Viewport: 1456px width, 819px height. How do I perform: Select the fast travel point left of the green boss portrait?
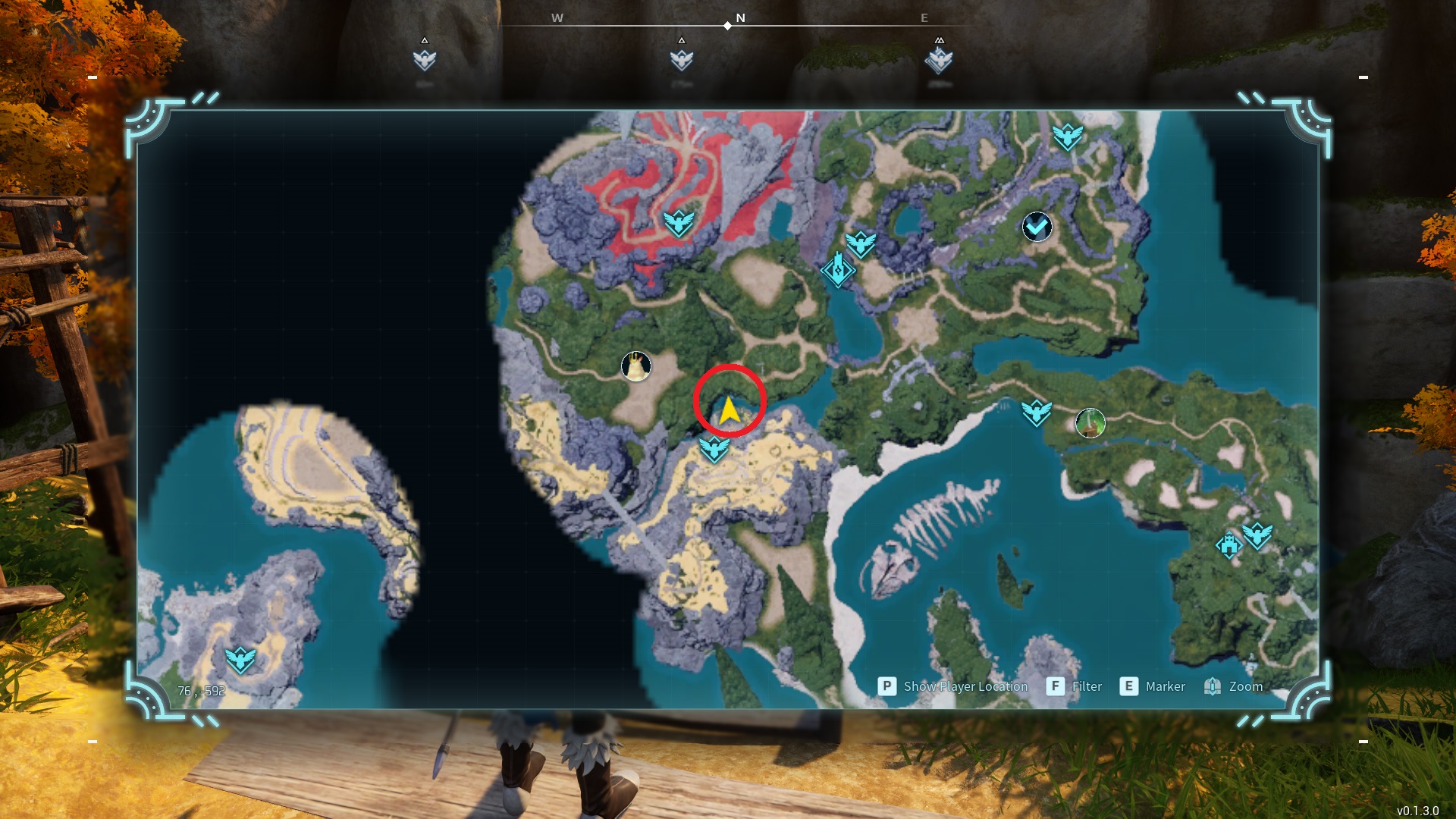(x=1036, y=413)
